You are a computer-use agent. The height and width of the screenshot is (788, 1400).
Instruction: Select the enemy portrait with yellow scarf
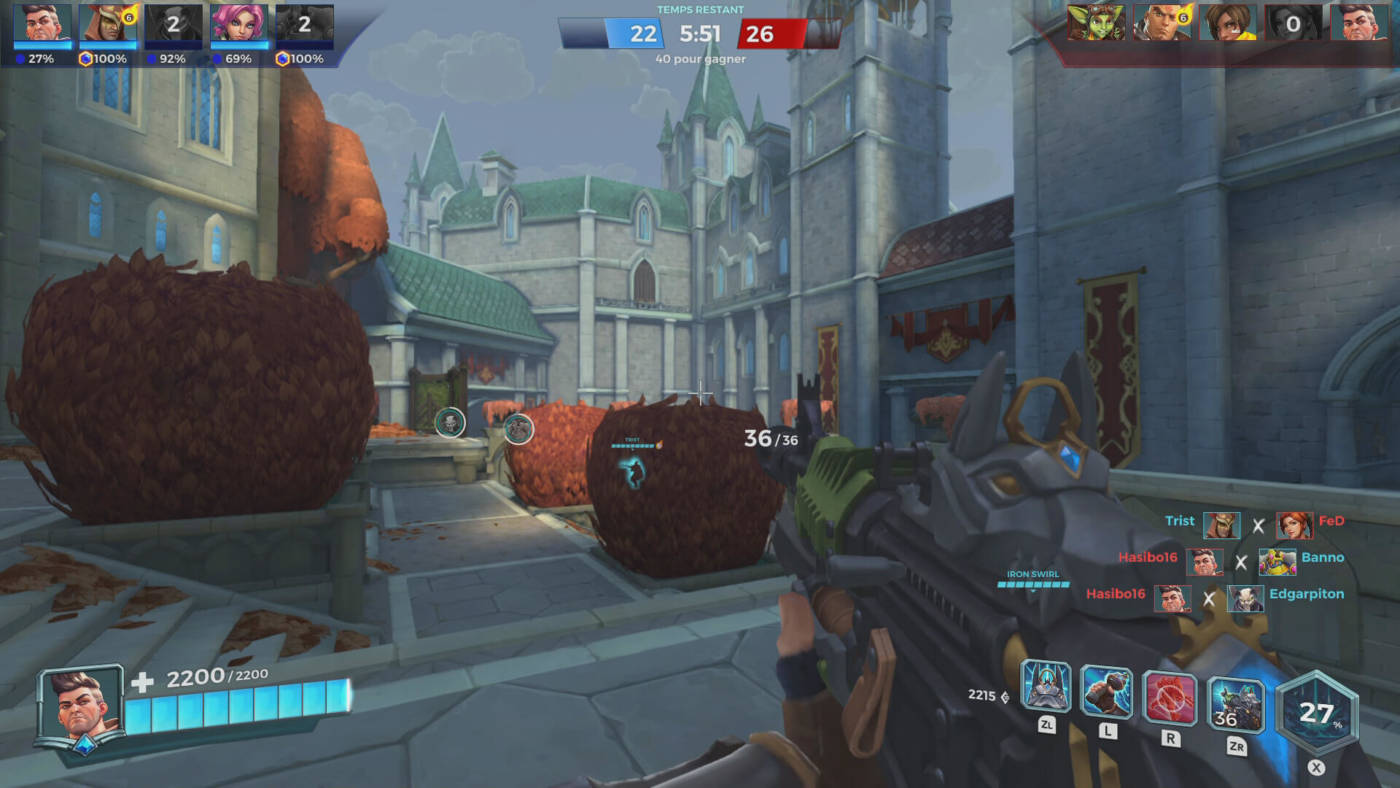[1228, 22]
